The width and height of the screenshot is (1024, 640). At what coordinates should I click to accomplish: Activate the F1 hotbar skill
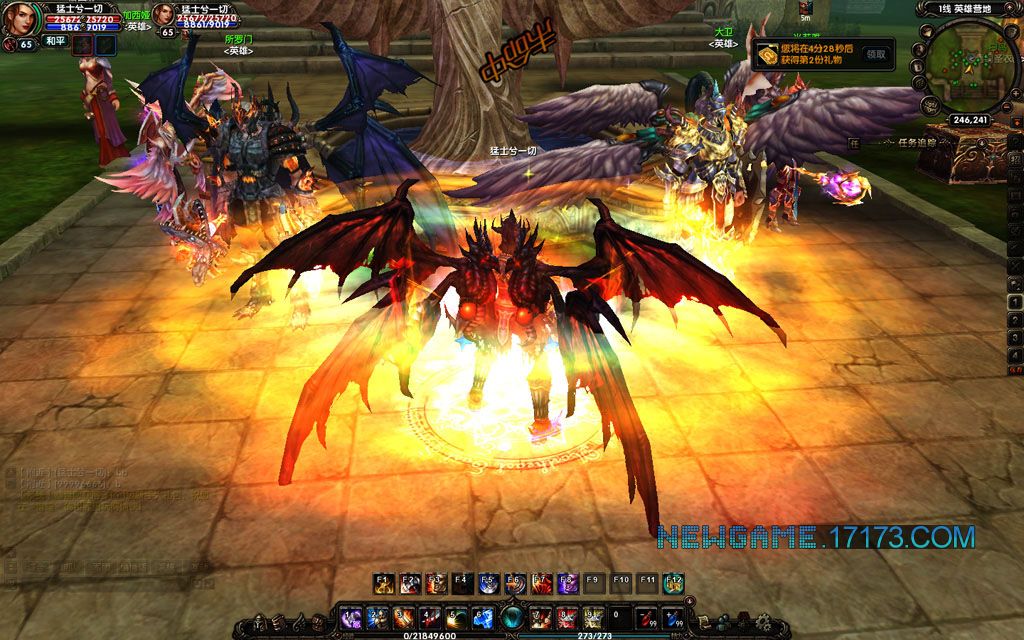[384, 584]
